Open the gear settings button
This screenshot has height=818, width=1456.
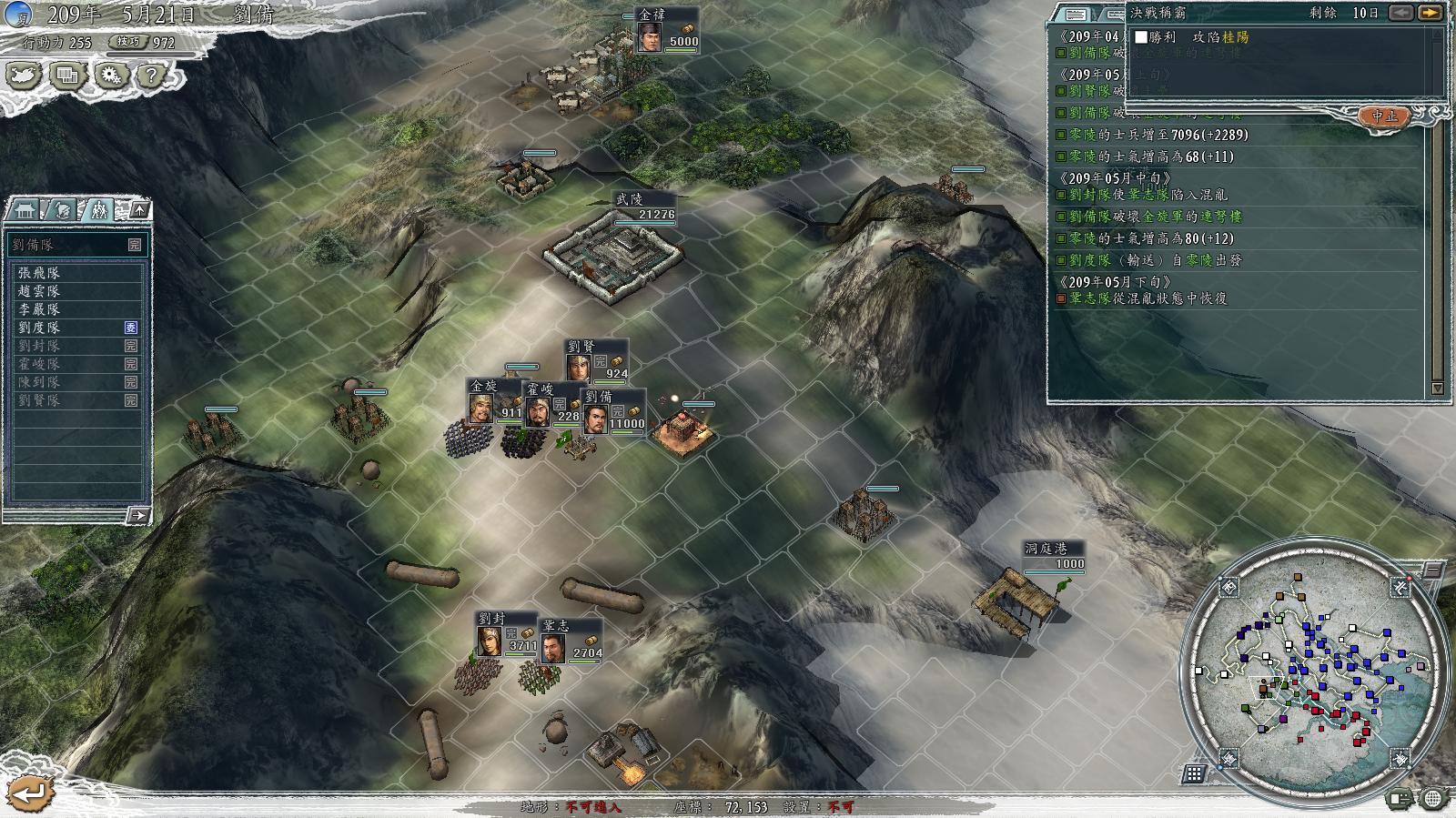coord(111,76)
